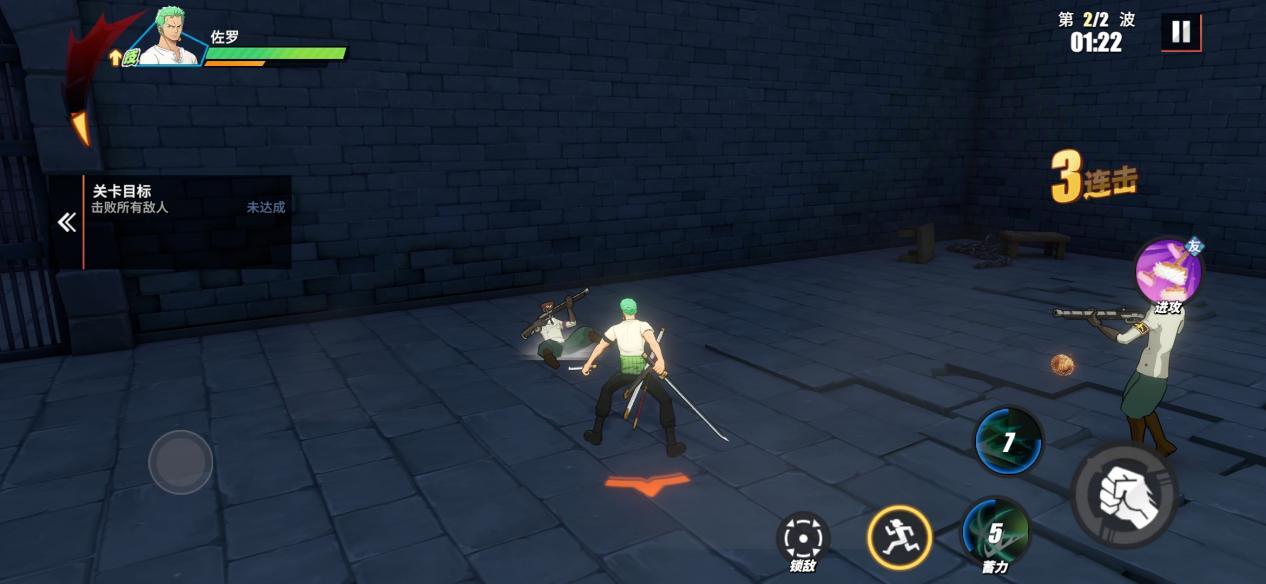Activate the green slash skill showing 7
The height and width of the screenshot is (584, 1266).
click(1009, 441)
